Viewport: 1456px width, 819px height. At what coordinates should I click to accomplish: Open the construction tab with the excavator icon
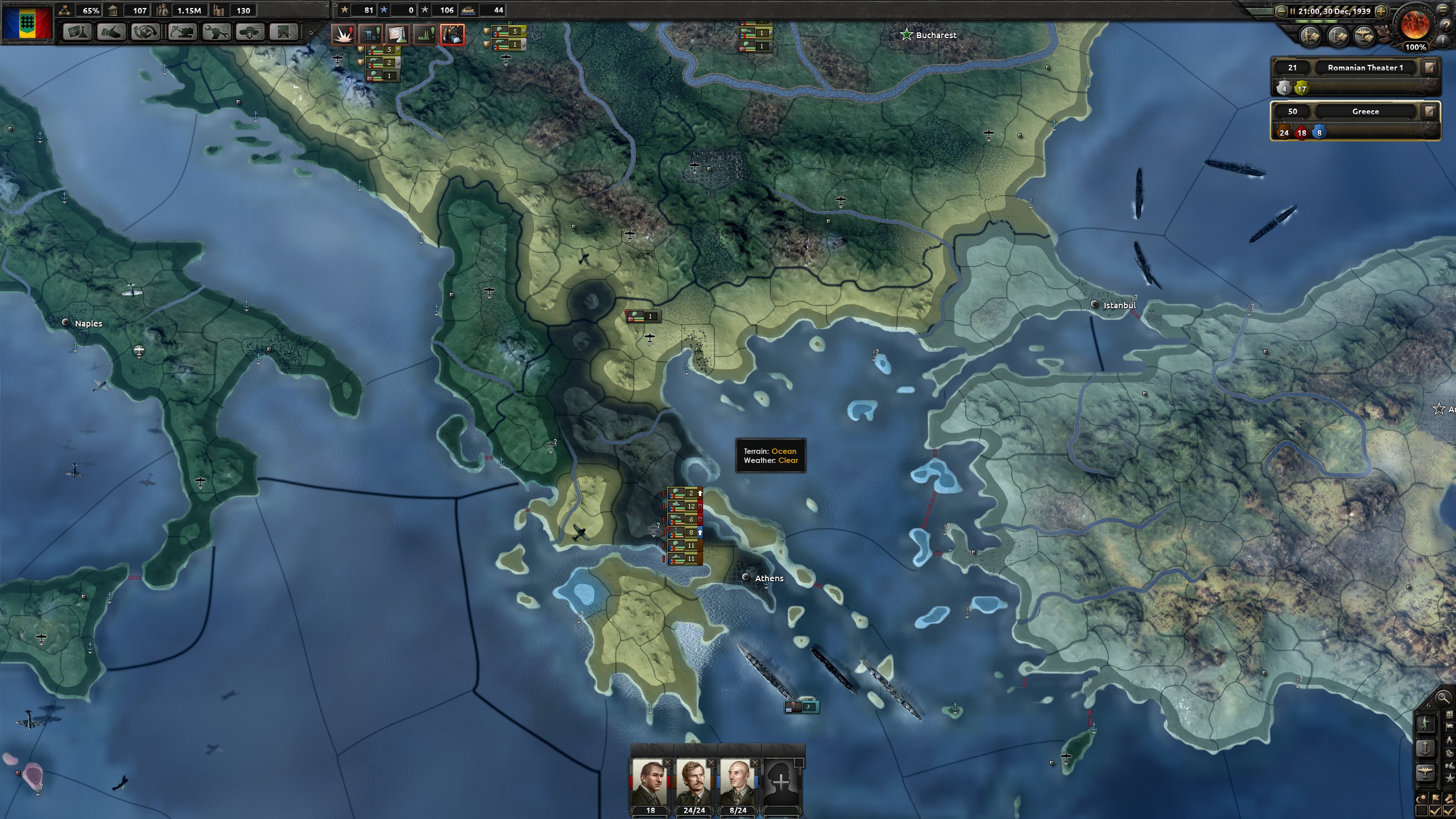[x=181, y=32]
